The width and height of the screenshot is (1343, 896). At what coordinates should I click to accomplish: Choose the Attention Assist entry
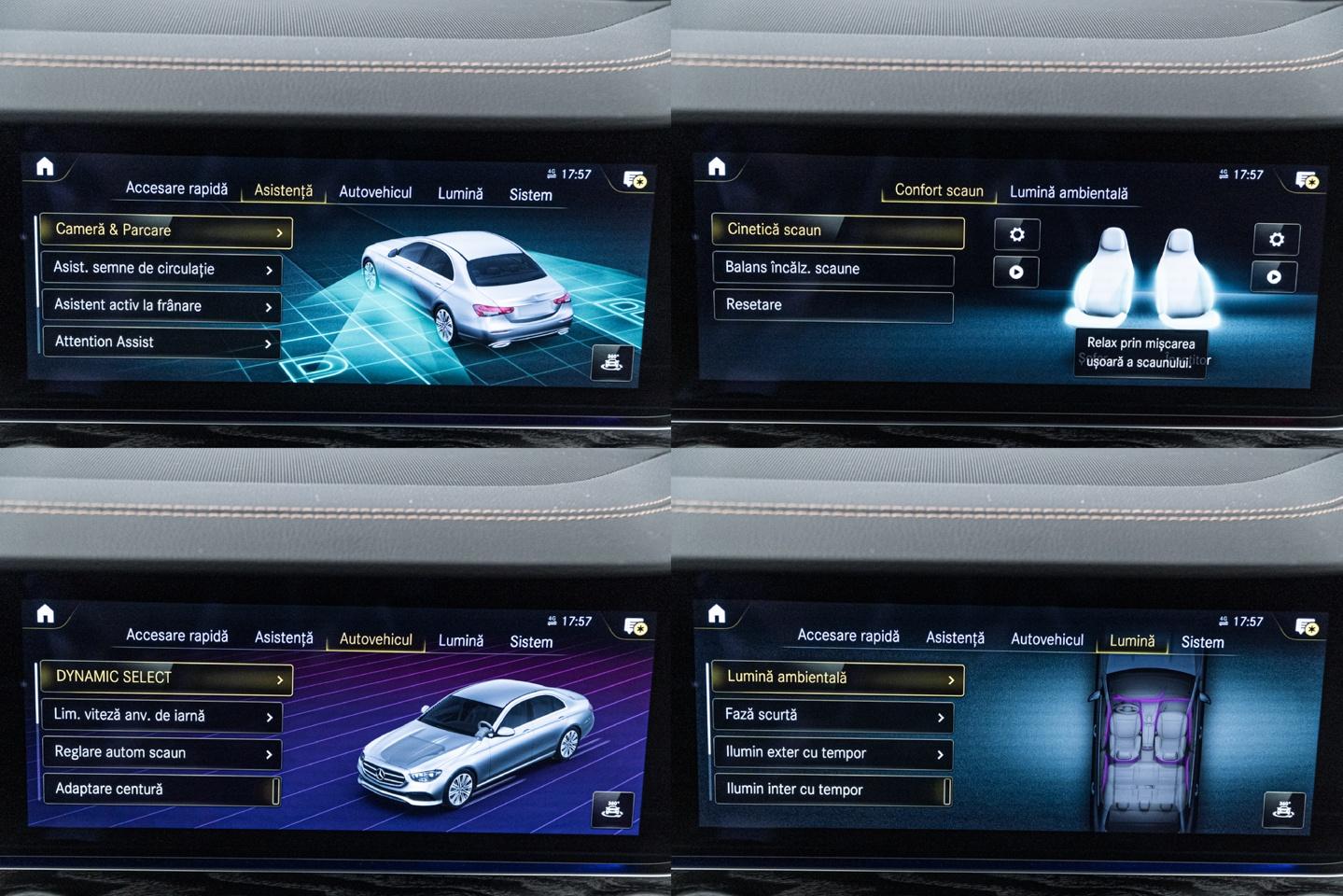(161, 343)
